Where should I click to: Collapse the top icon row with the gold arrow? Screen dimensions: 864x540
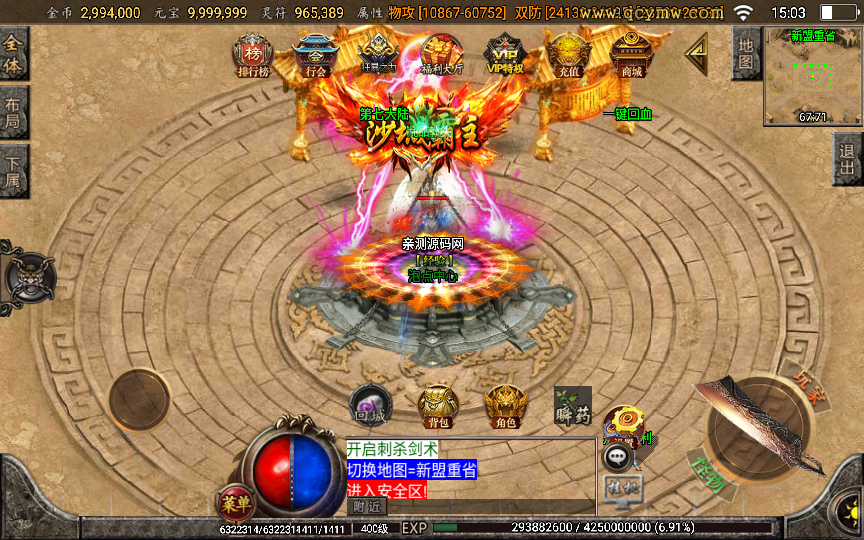pyautogui.click(x=697, y=51)
